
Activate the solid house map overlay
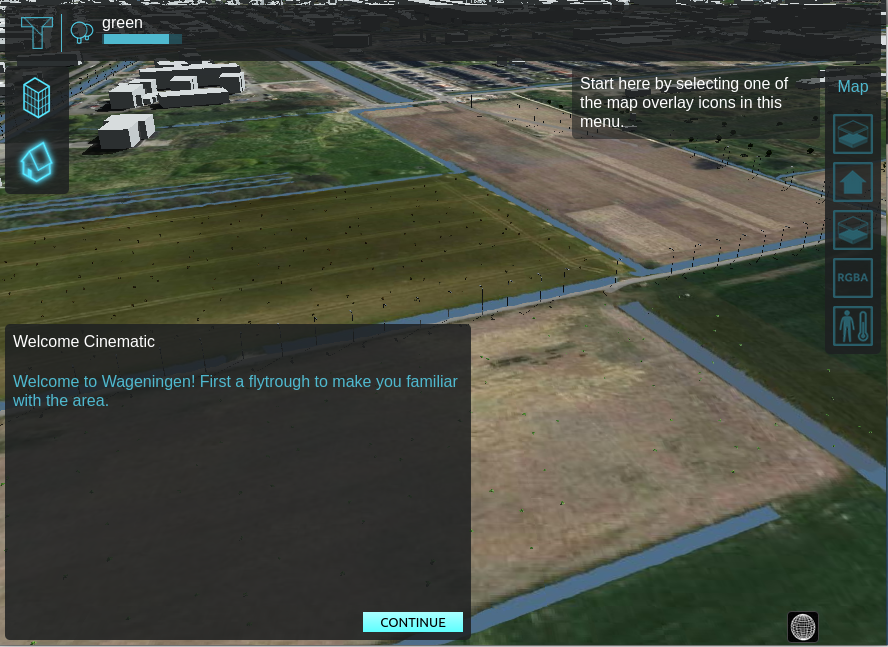(x=853, y=182)
